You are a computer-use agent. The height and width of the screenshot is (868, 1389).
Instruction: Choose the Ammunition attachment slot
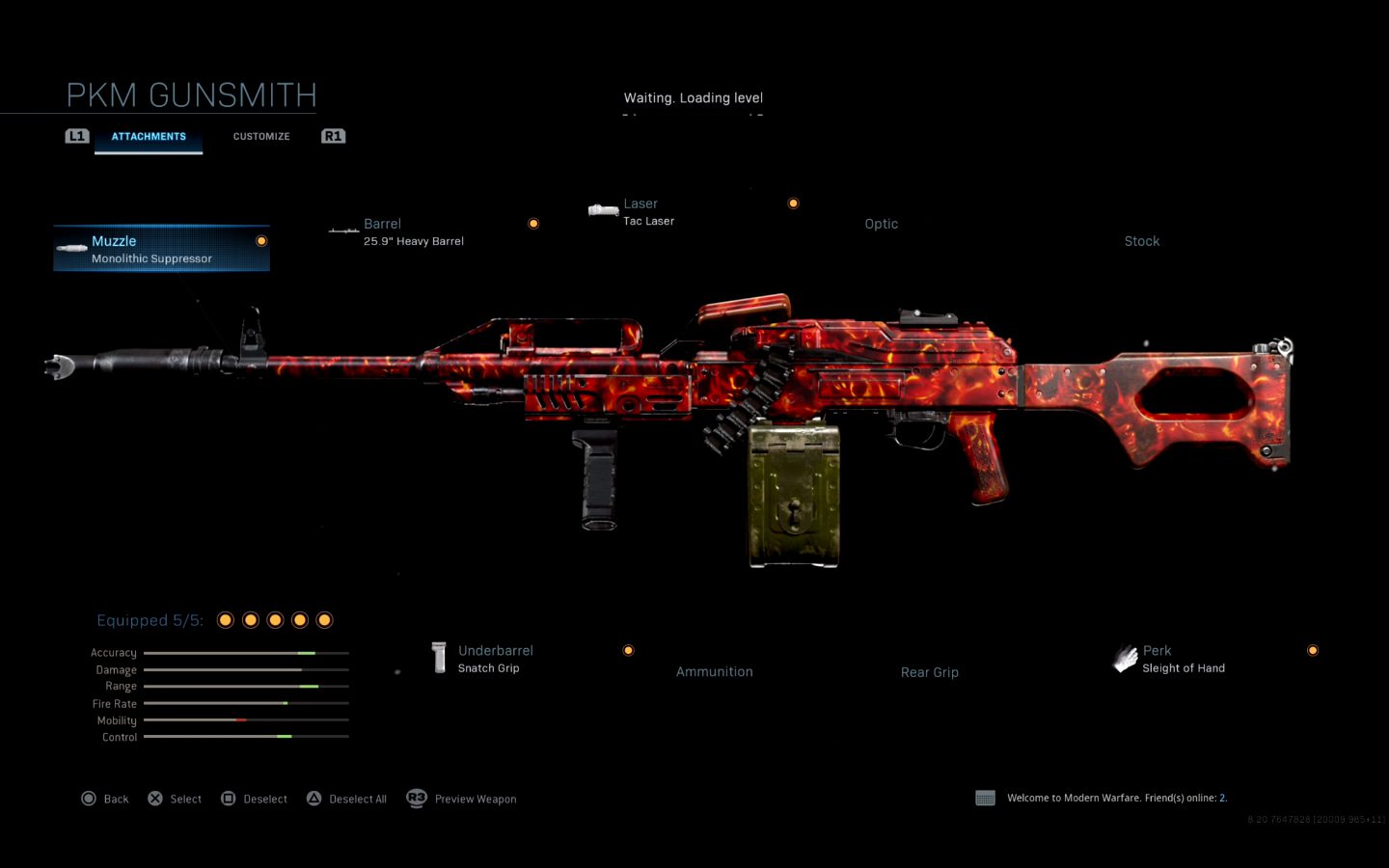tap(714, 671)
